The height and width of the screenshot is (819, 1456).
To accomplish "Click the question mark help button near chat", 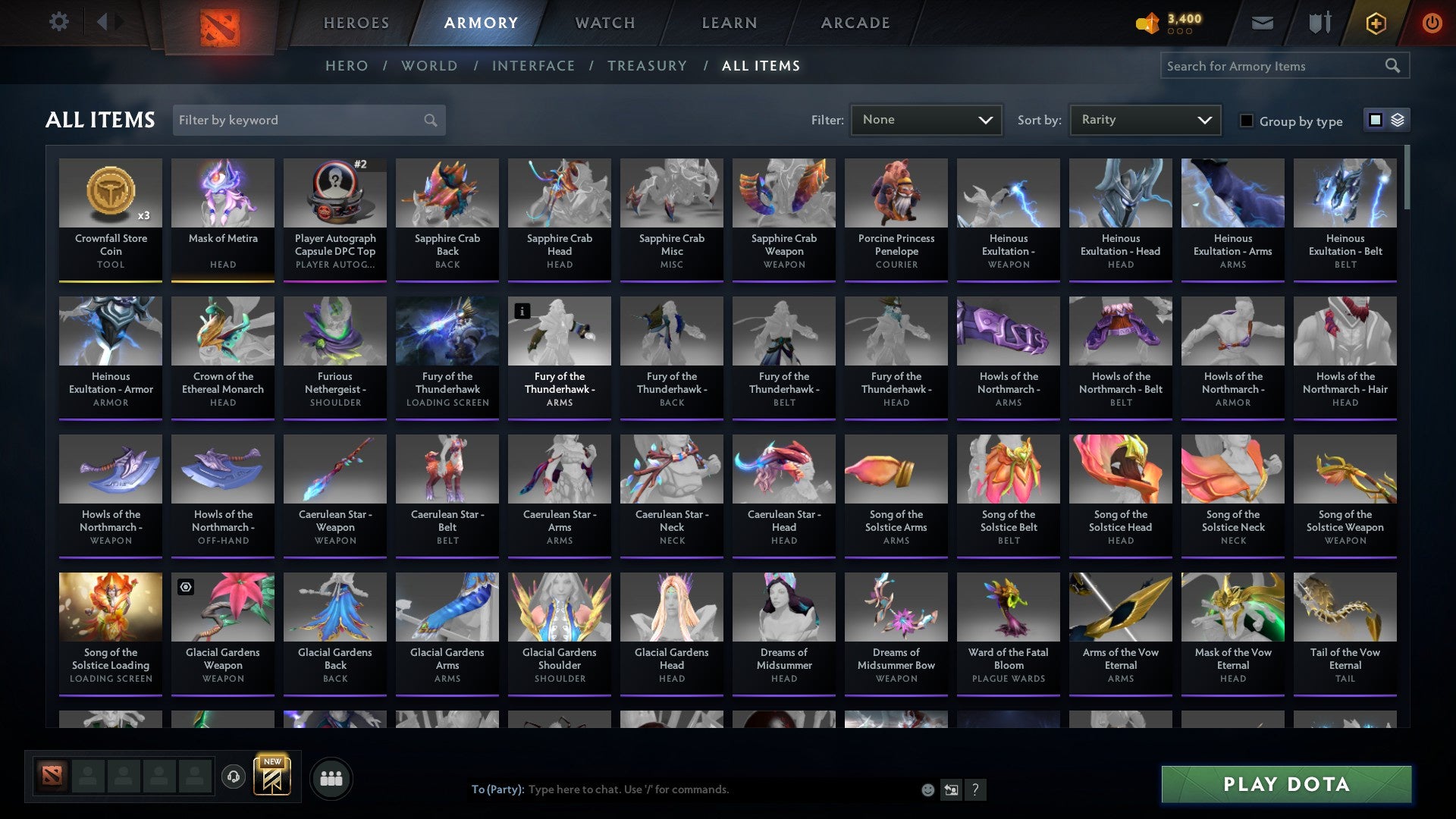I will 975,789.
